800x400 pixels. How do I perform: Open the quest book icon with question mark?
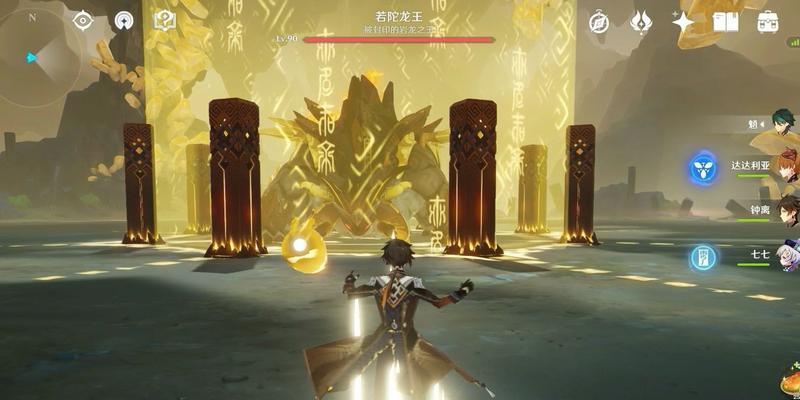165,21
